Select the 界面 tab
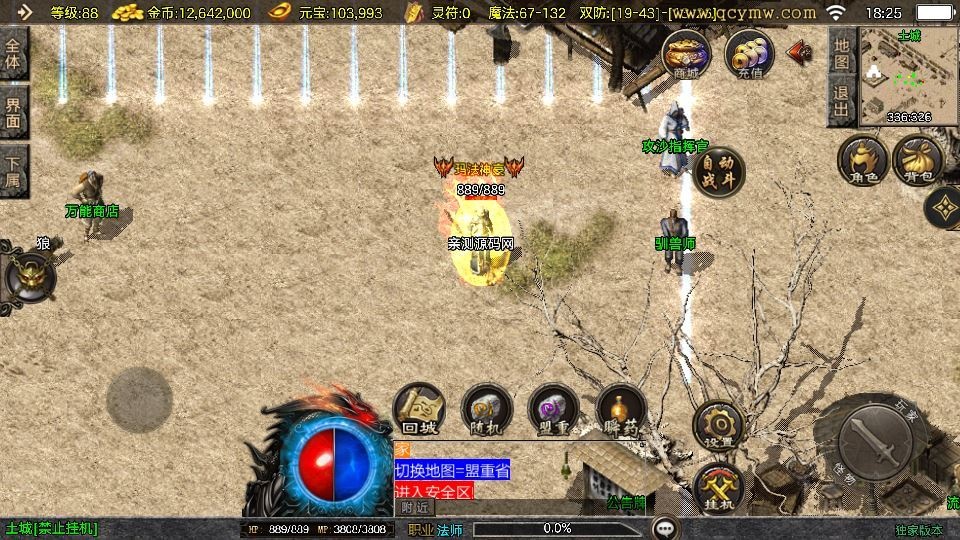The width and height of the screenshot is (960, 540). point(14,110)
